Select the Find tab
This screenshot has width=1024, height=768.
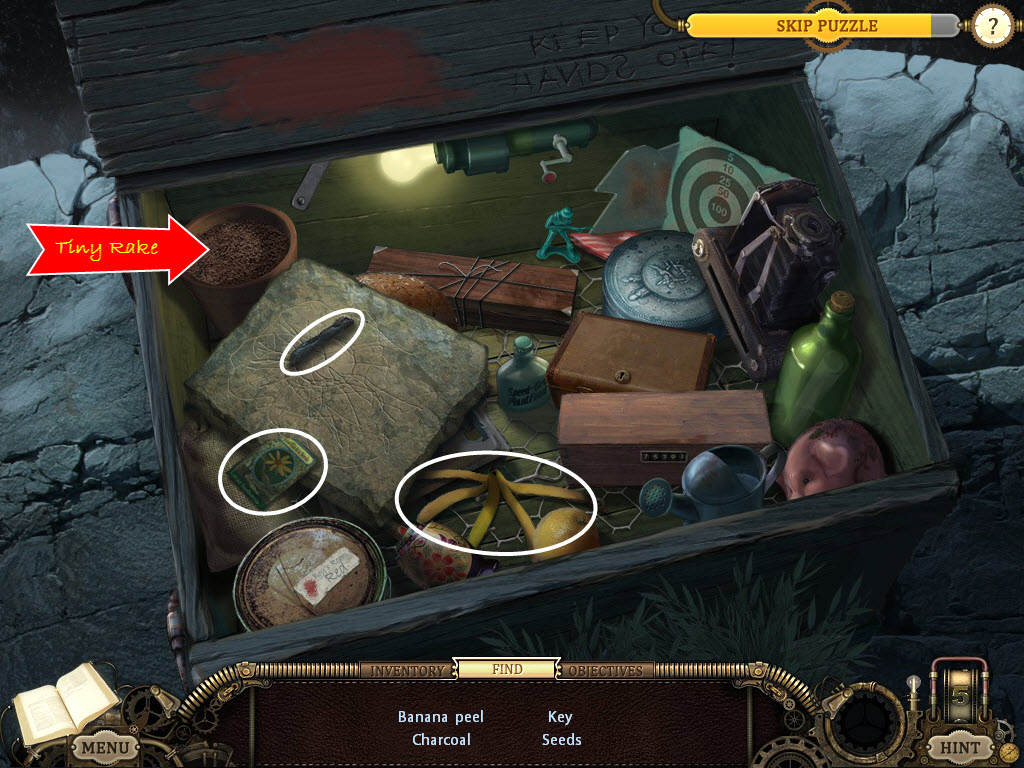[x=507, y=669]
